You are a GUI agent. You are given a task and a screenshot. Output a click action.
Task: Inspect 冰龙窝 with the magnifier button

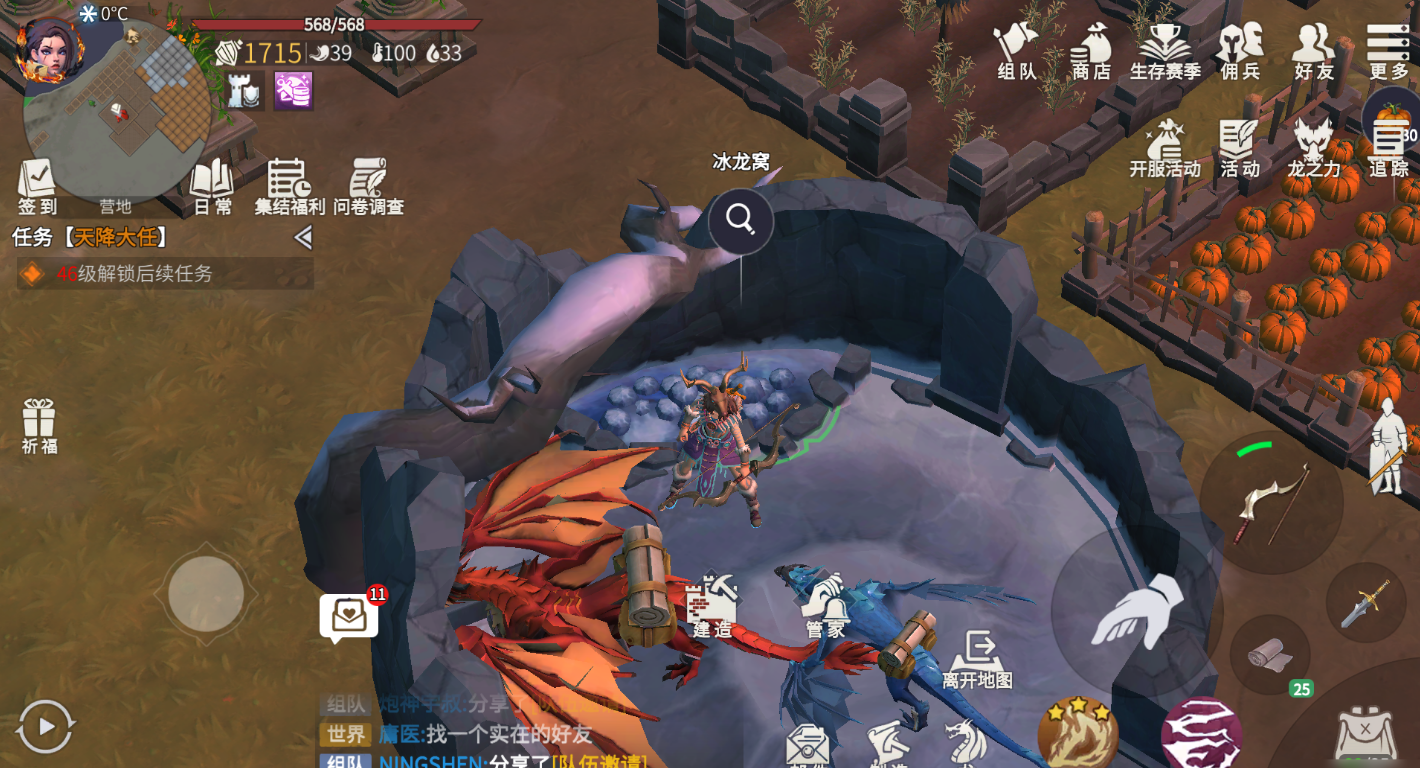click(x=741, y=219)
